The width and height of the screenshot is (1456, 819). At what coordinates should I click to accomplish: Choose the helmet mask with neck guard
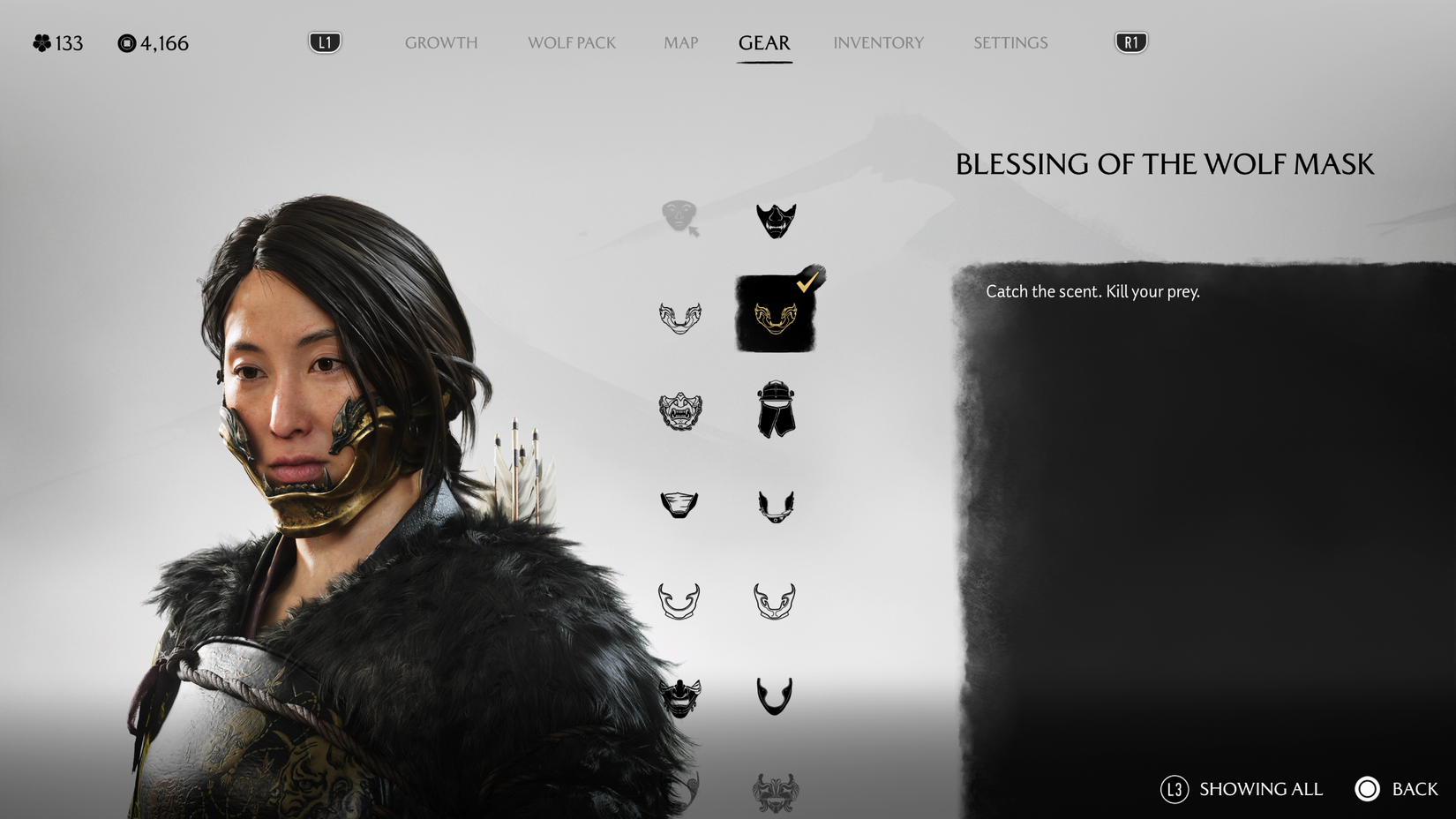[777, 410]
